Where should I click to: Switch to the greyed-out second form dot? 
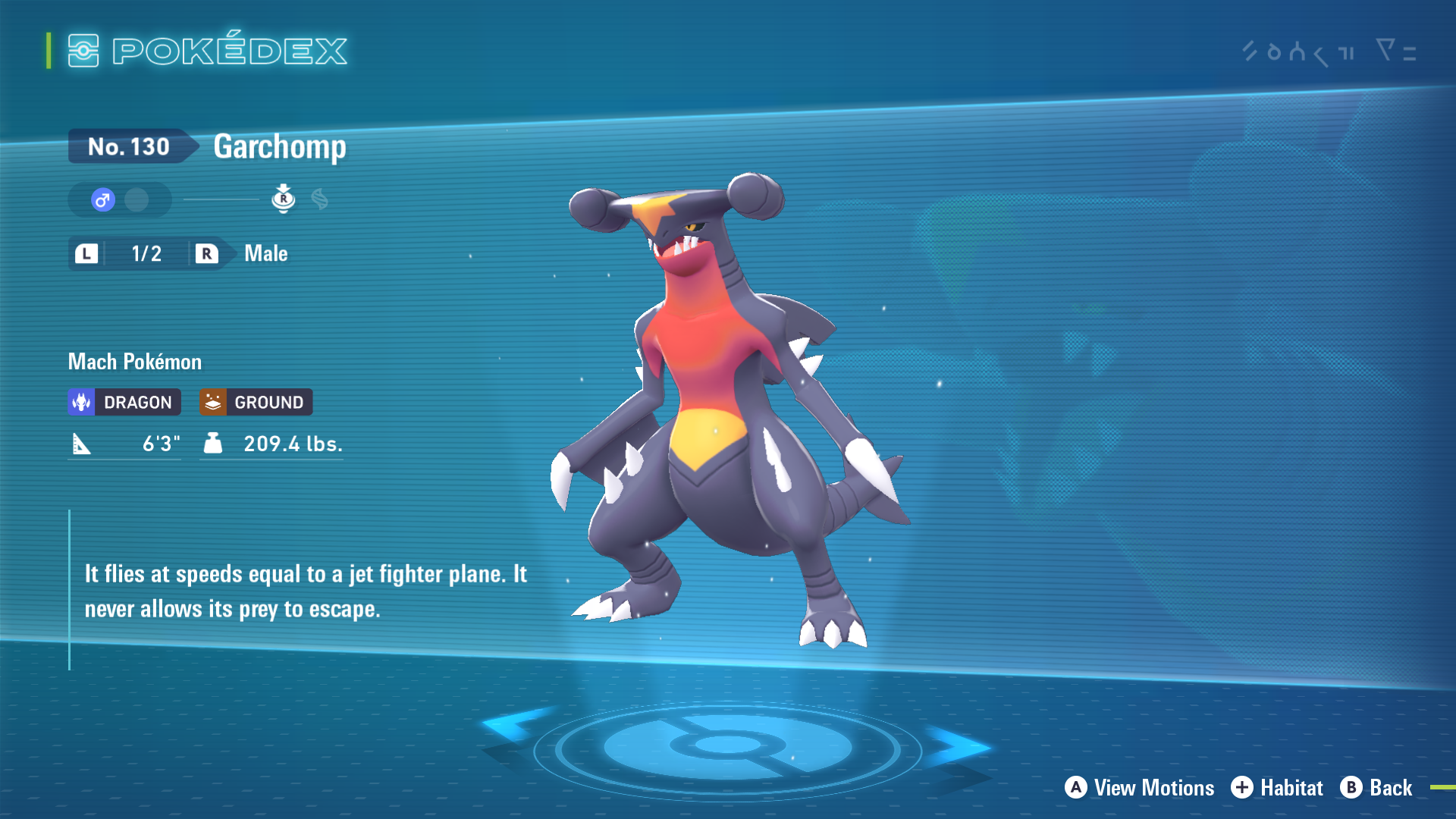point(136,200)
